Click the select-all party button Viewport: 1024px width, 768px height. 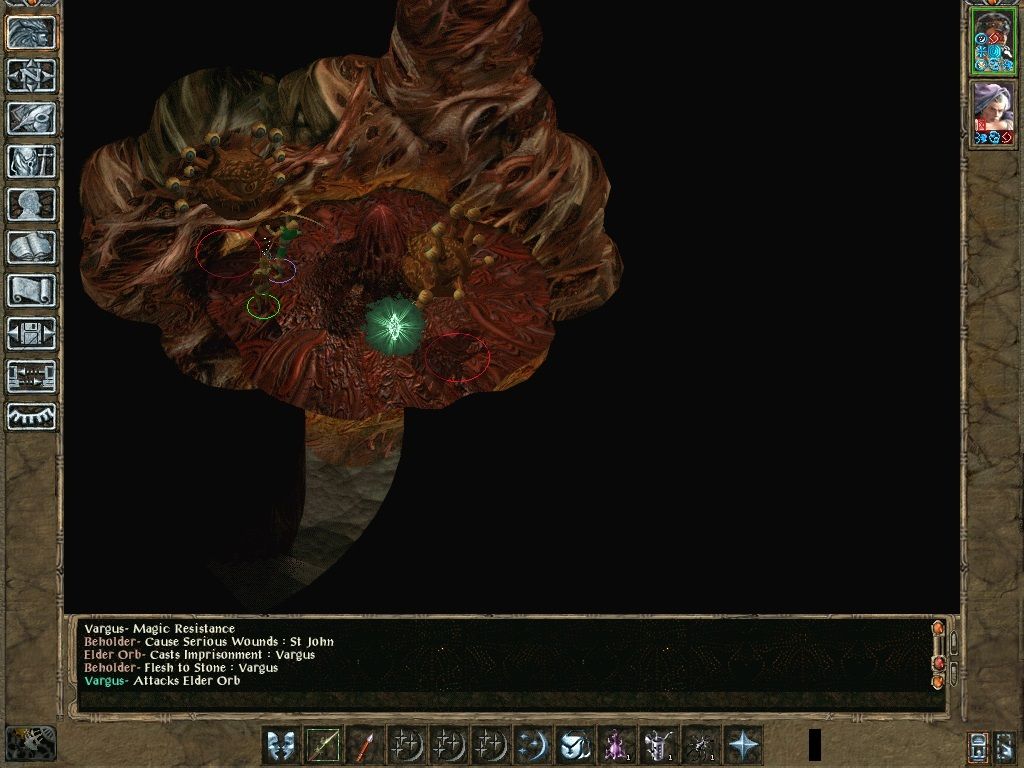coord(1007,746)
